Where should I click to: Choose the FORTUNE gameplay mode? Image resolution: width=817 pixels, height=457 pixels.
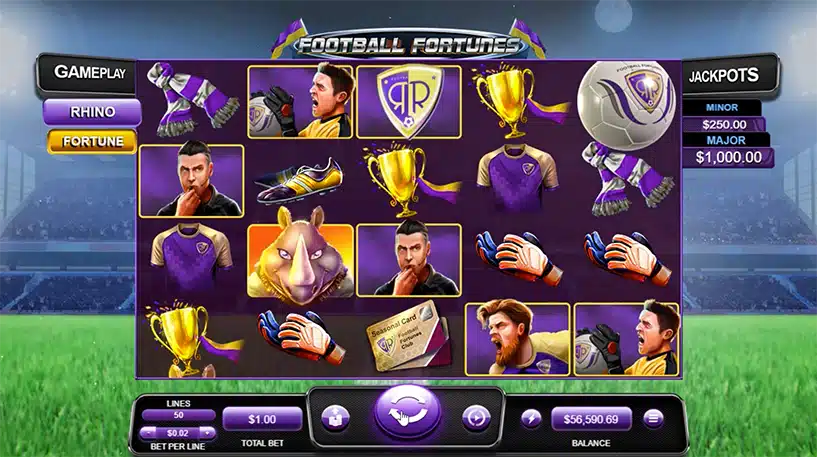[91, 142]
